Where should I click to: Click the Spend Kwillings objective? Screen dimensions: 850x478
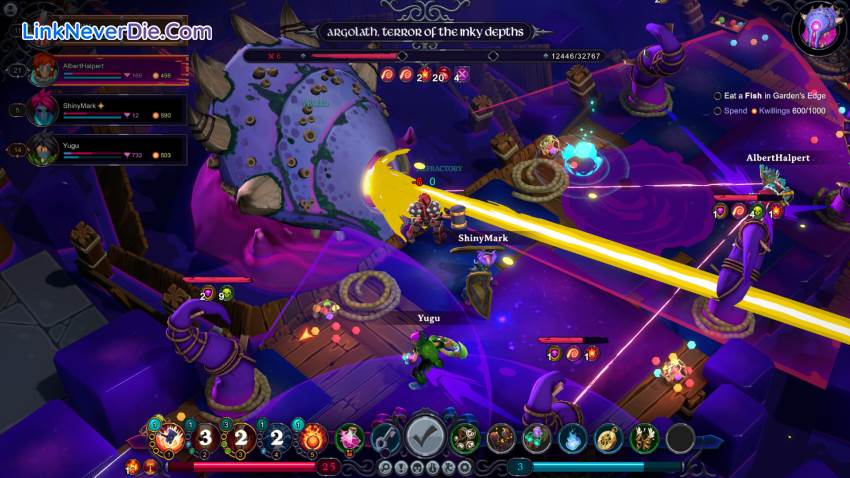click(772, 110)
